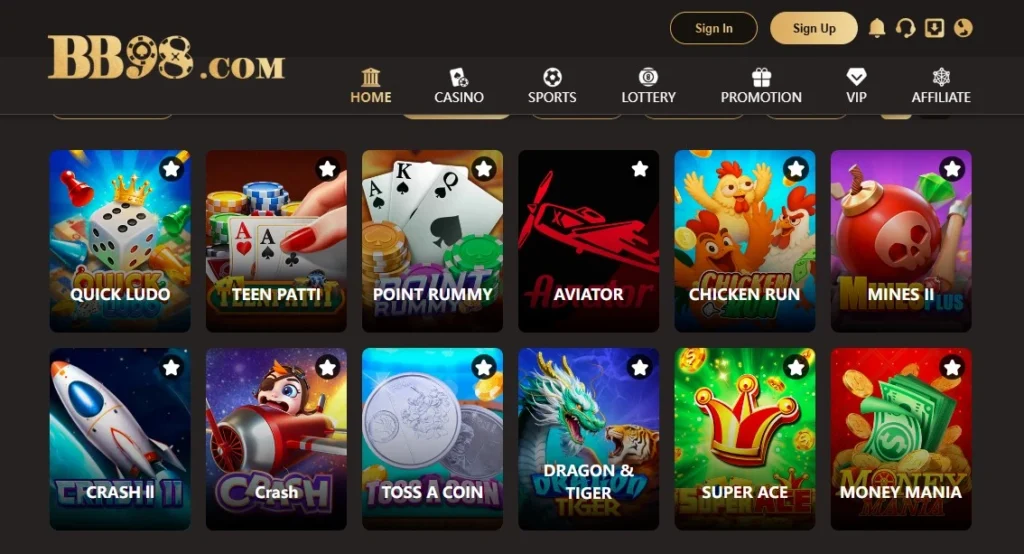
Task: Play the Point Rummy game
Action: (432, 241)
